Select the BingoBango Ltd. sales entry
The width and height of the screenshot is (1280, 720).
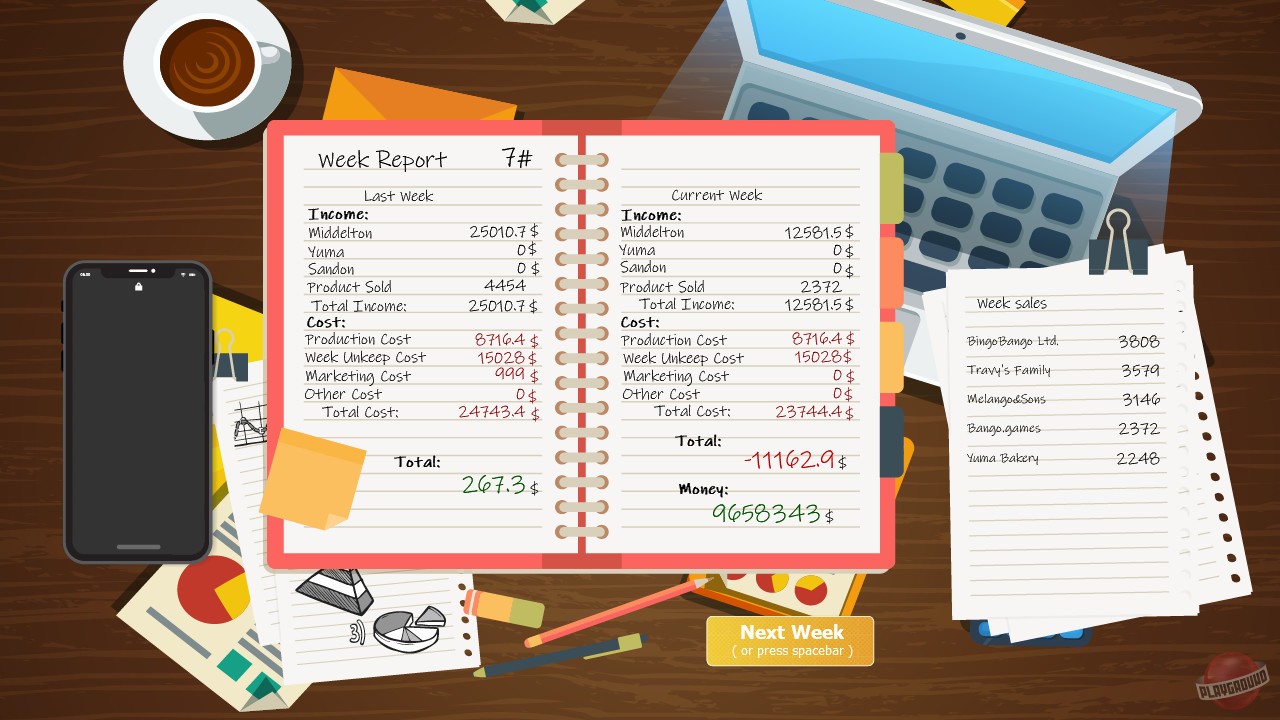[x=1065, y=341]
